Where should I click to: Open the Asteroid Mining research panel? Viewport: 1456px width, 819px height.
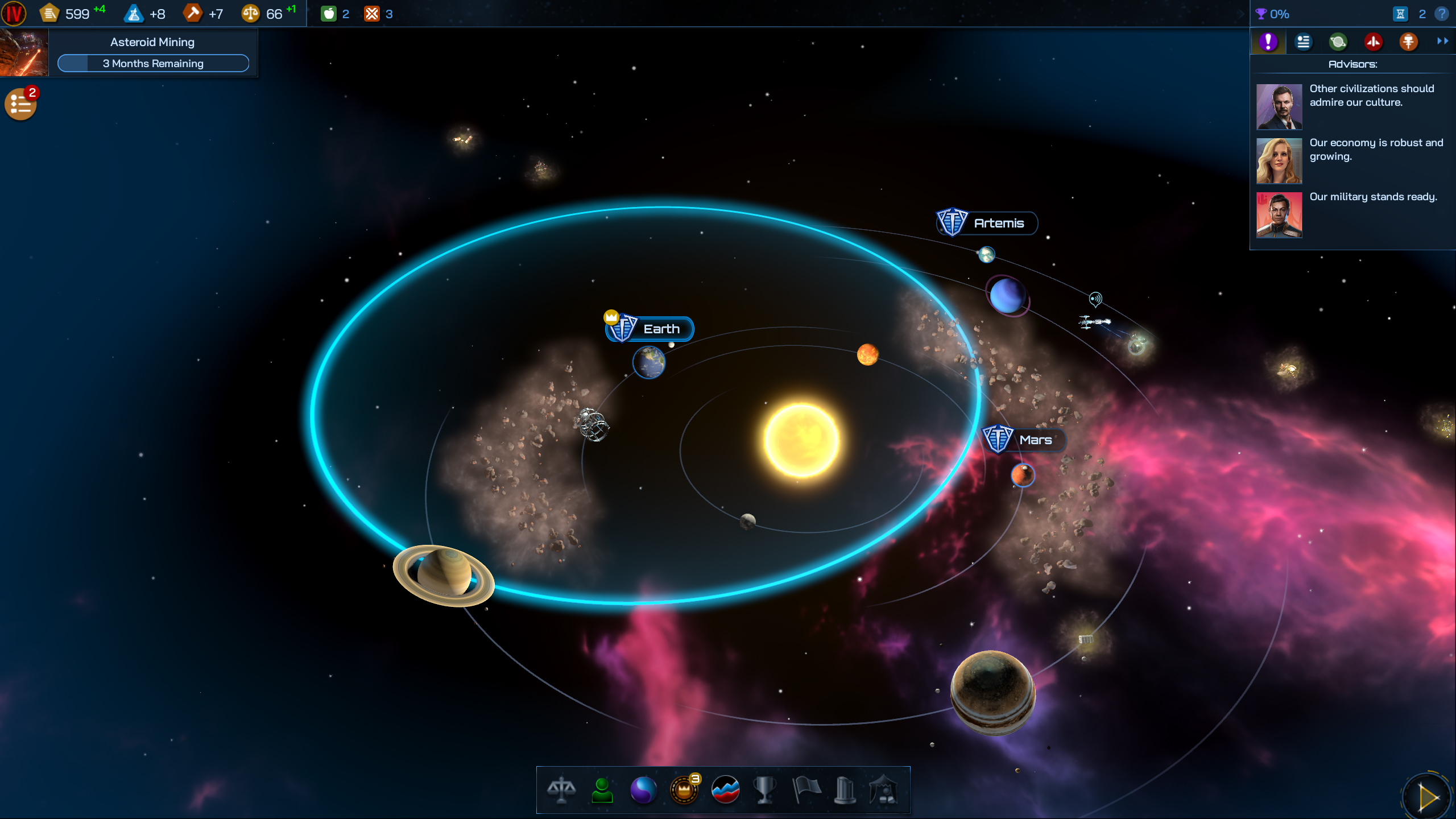[x=152, y=53]
